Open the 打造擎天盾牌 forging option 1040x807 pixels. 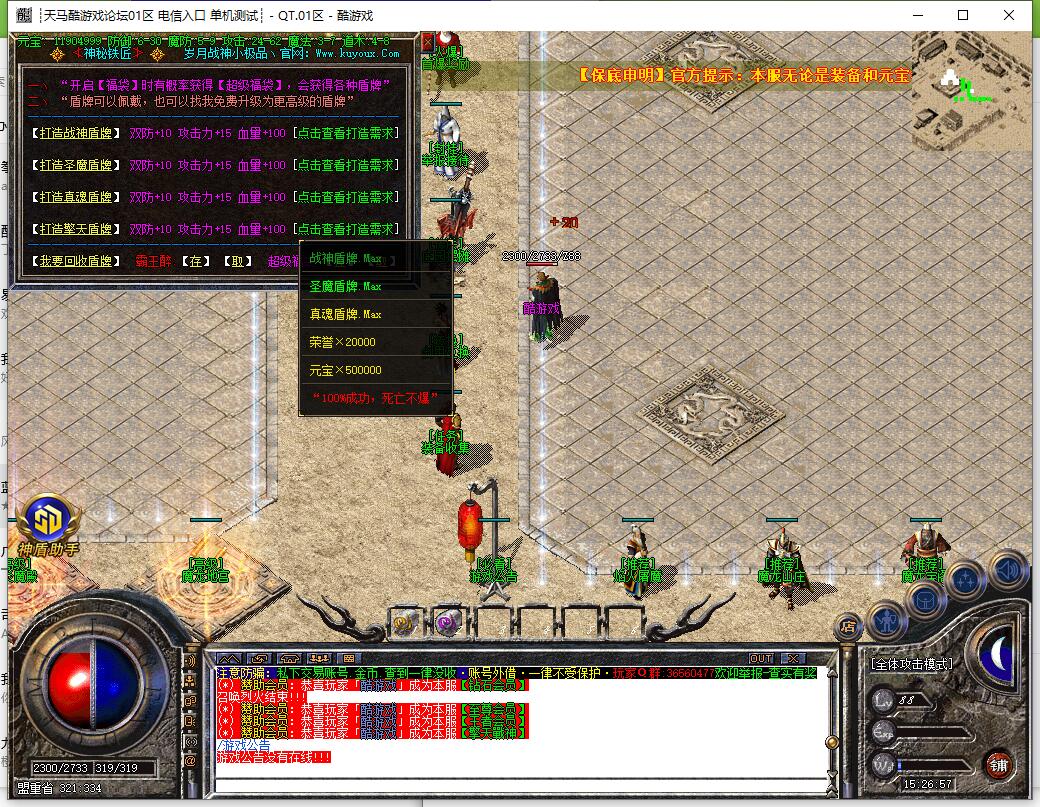(75, 229)
